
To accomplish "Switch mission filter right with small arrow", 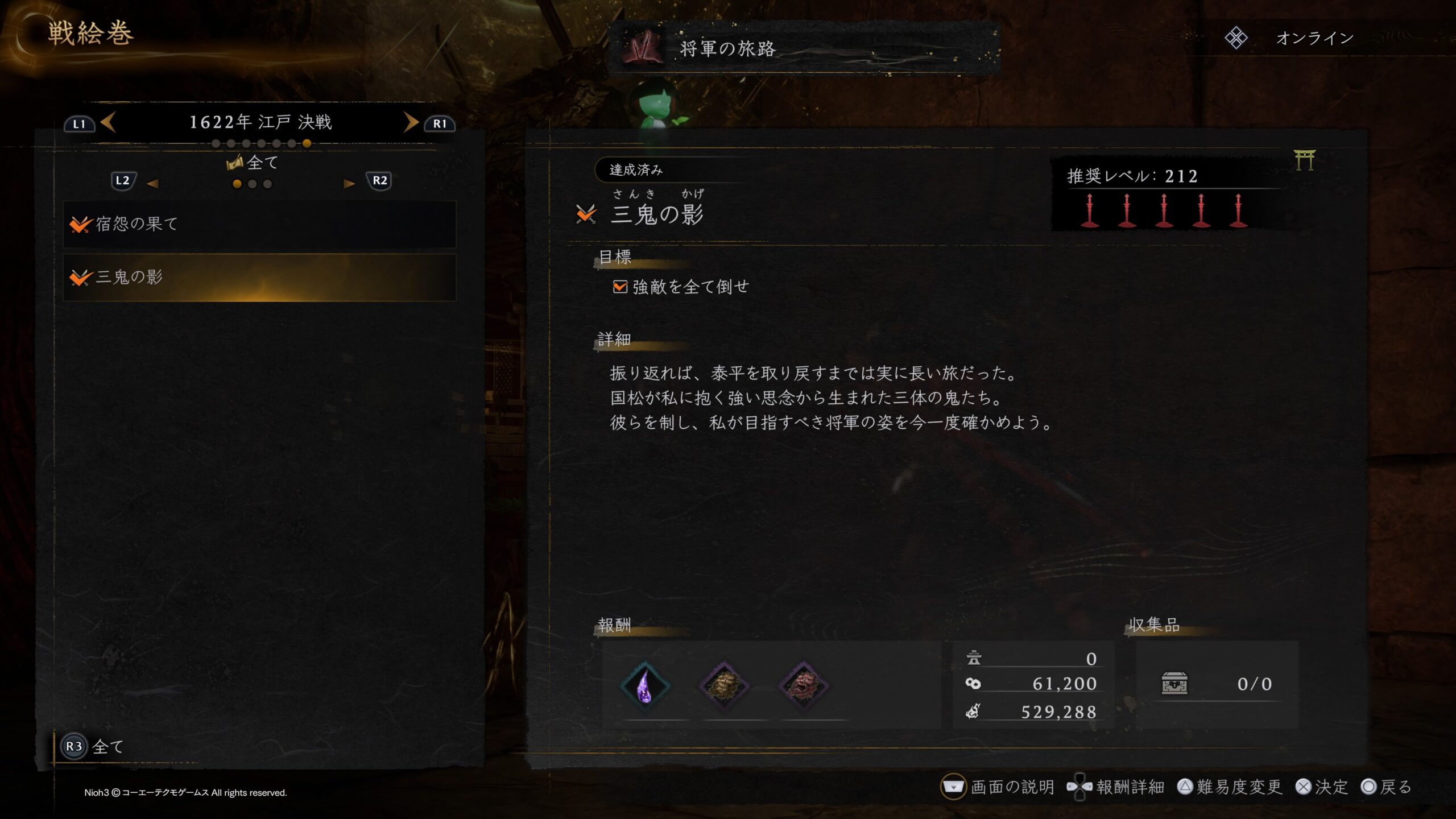I will pos(349,183).
